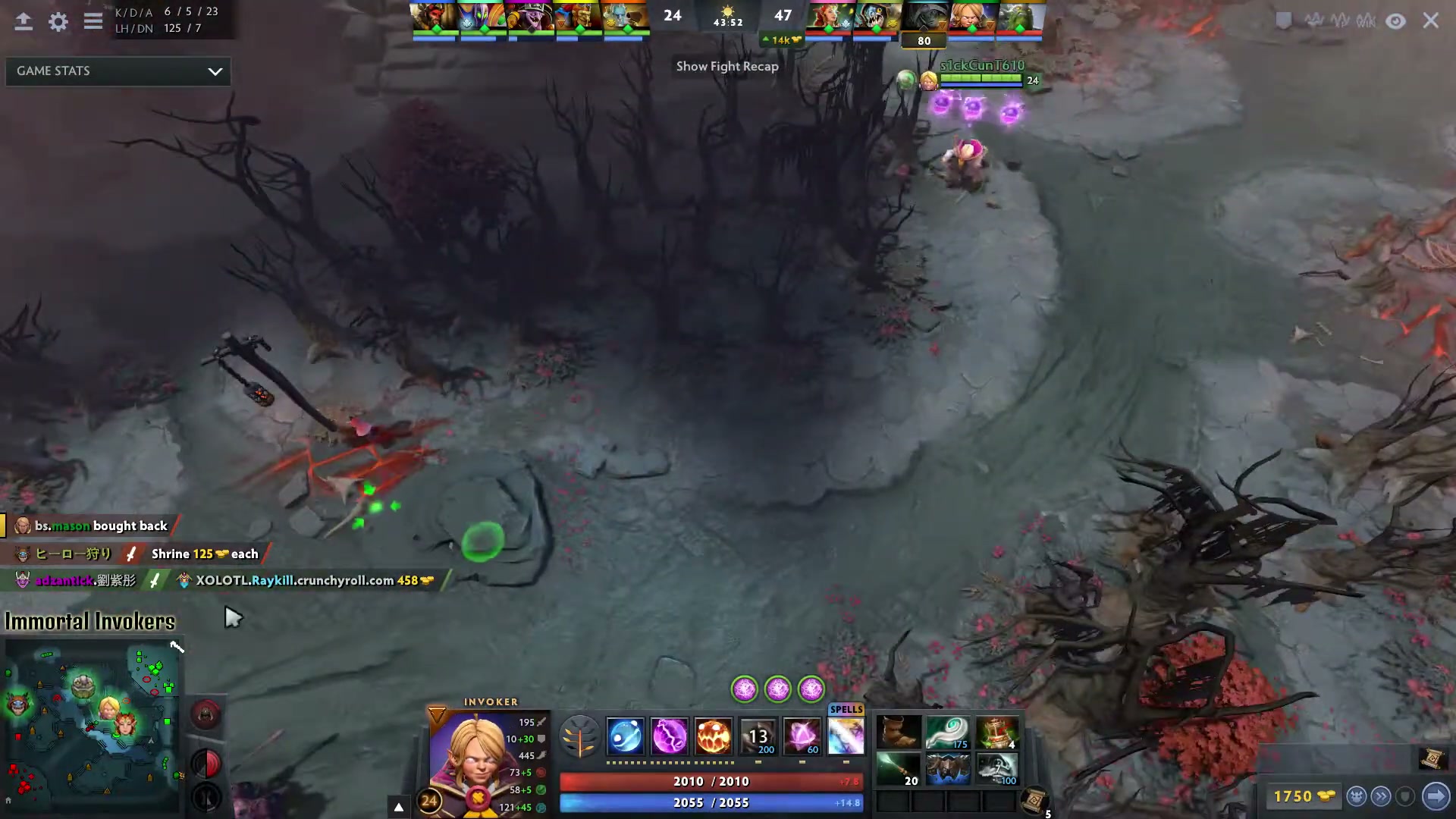The image size is (1456, 819).
Task: Toggle the shield icon next to the shop arrow
Action: tap(1406, 796)
